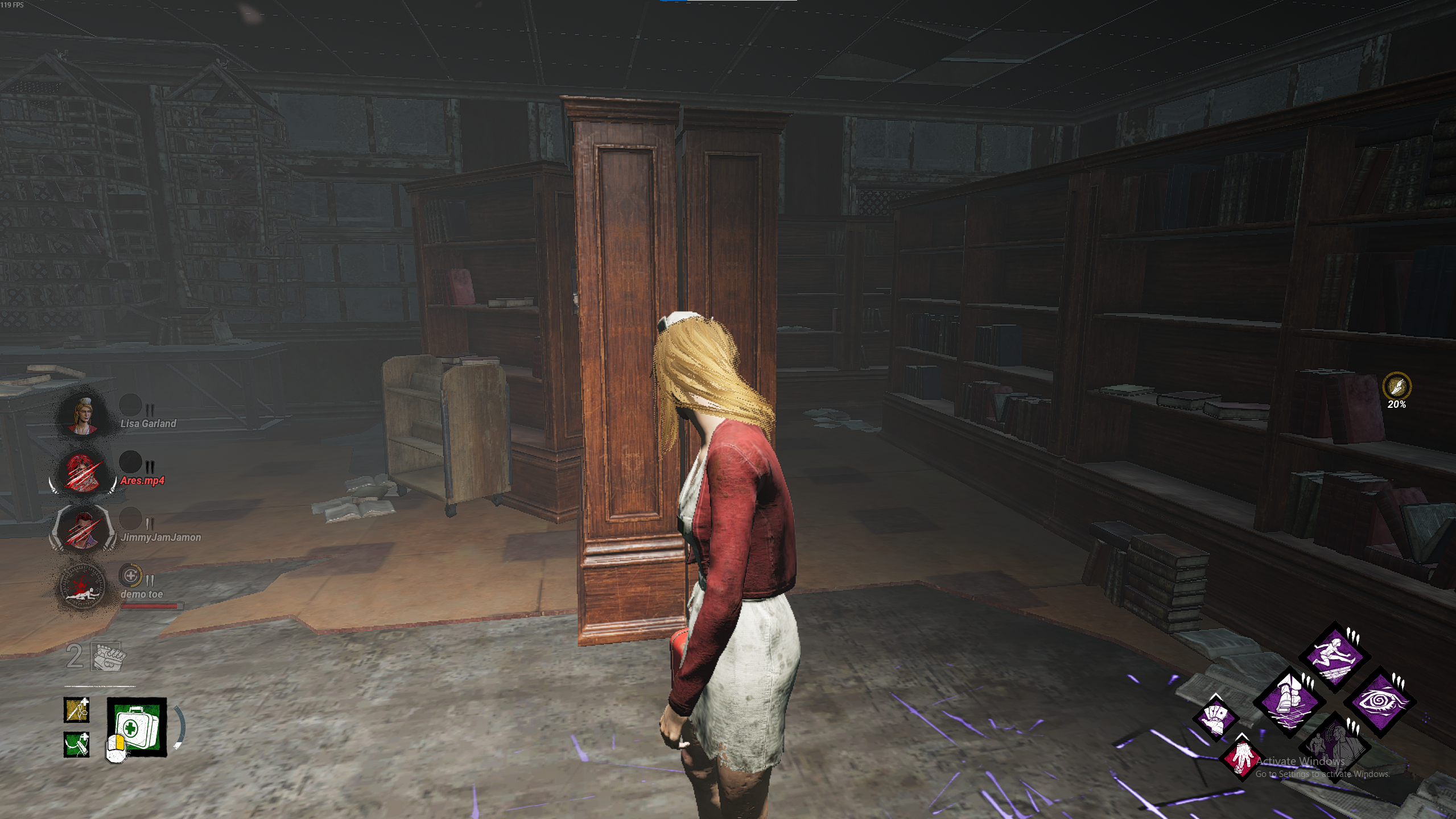Click demo toe's yellow healing status icon
The image size is (1456, 819).
point(130,576)
